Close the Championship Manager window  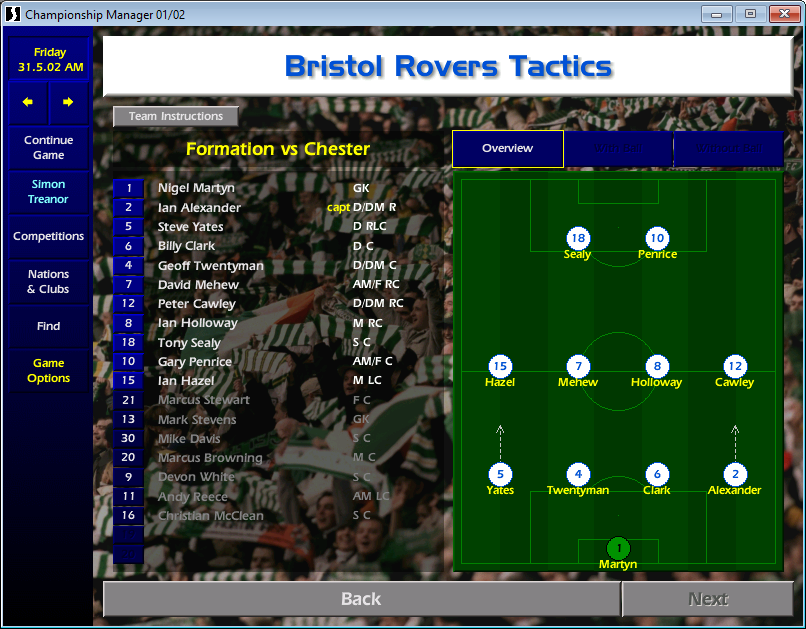(x=780, y=14)
